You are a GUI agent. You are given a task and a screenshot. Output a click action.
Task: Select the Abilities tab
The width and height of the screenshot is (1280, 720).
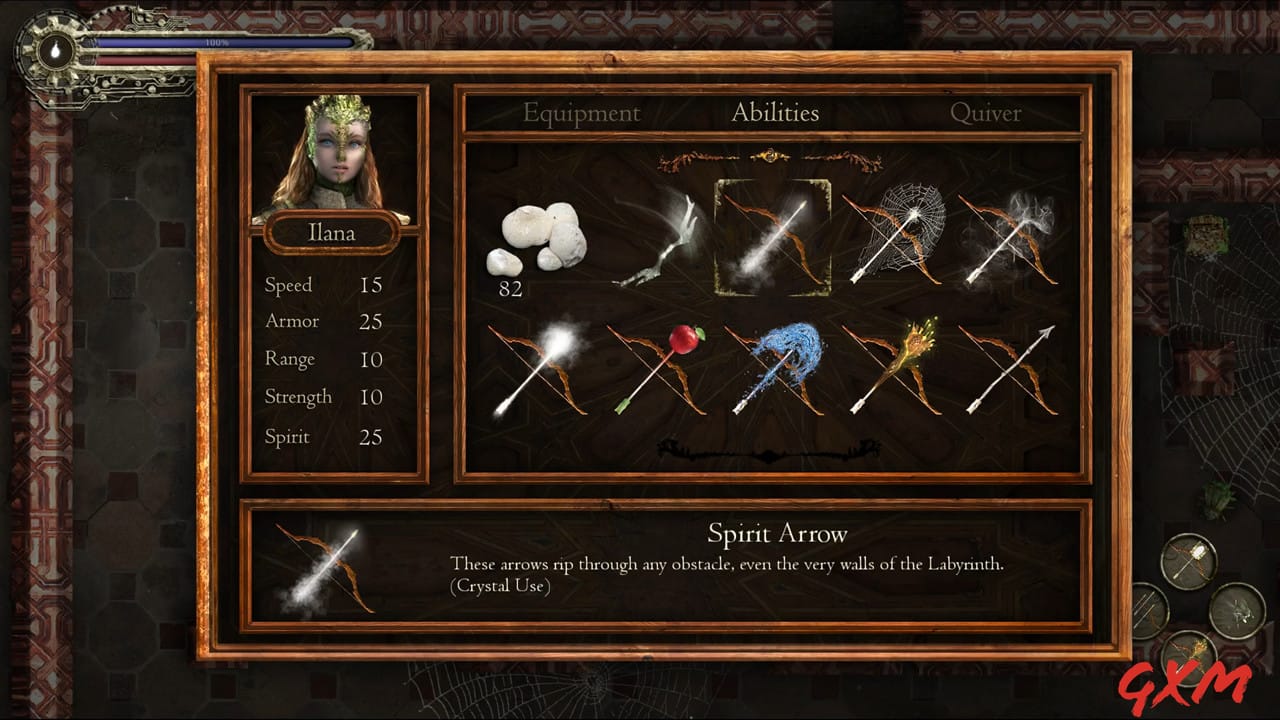tap(775, 113)
